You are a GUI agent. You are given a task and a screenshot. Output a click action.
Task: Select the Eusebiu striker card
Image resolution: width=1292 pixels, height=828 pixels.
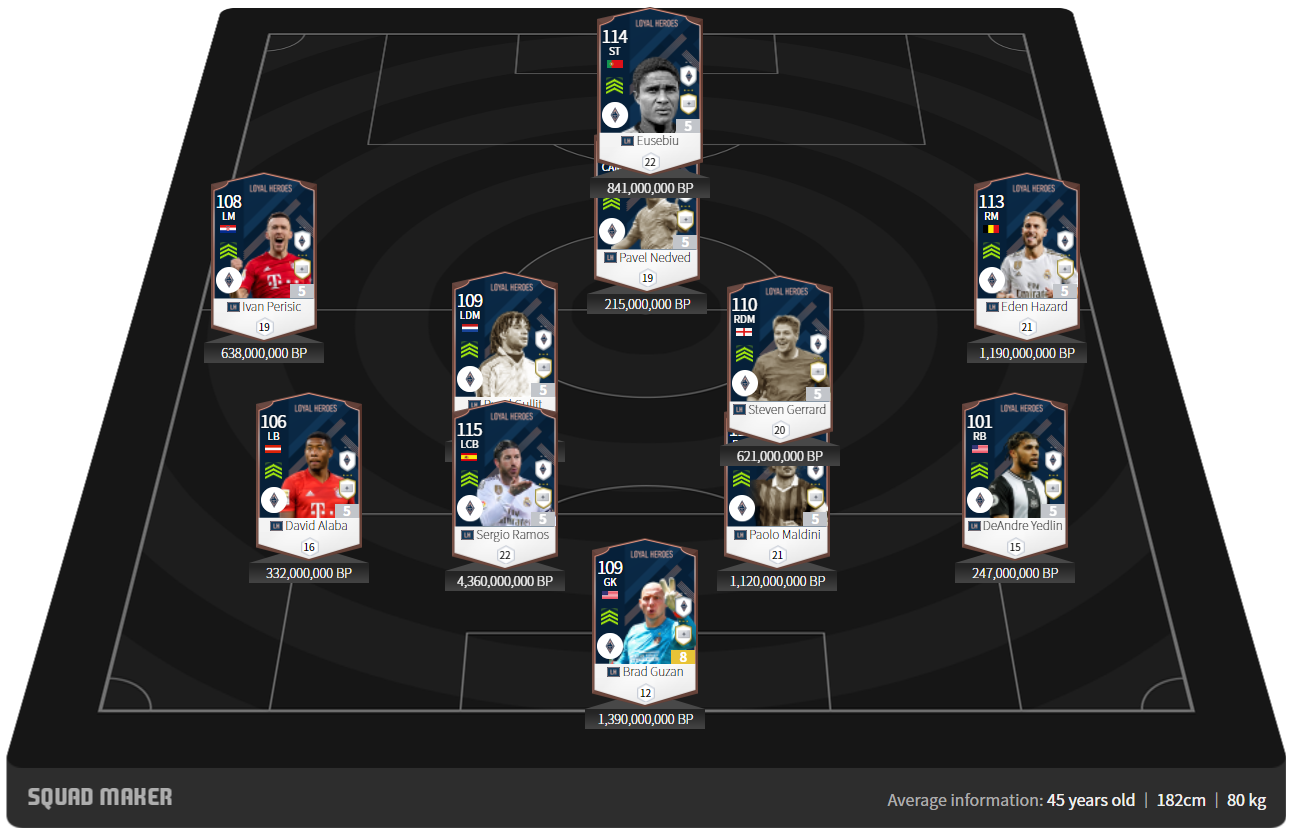[649, 90]
